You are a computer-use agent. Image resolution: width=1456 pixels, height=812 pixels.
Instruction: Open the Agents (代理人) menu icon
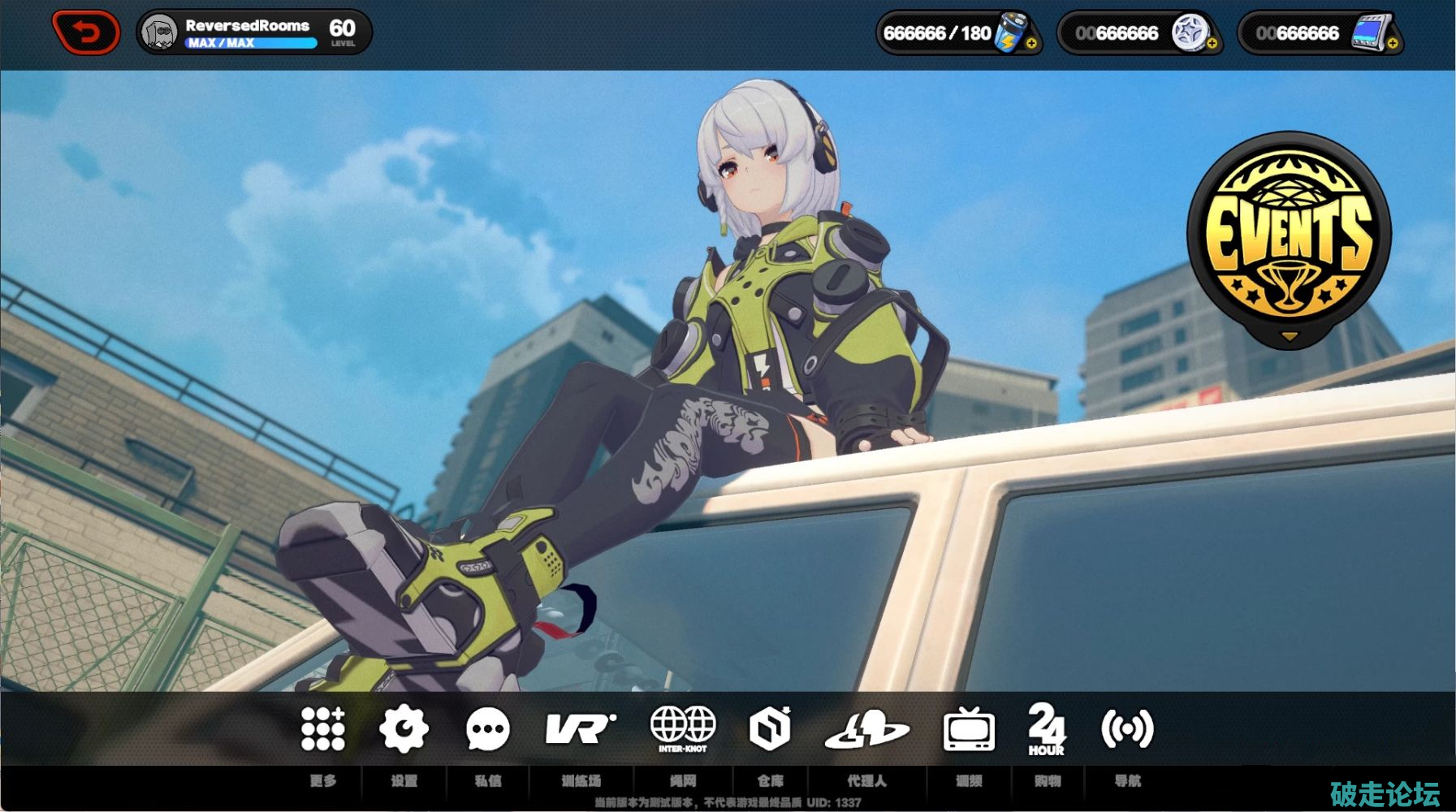point(866,728)
